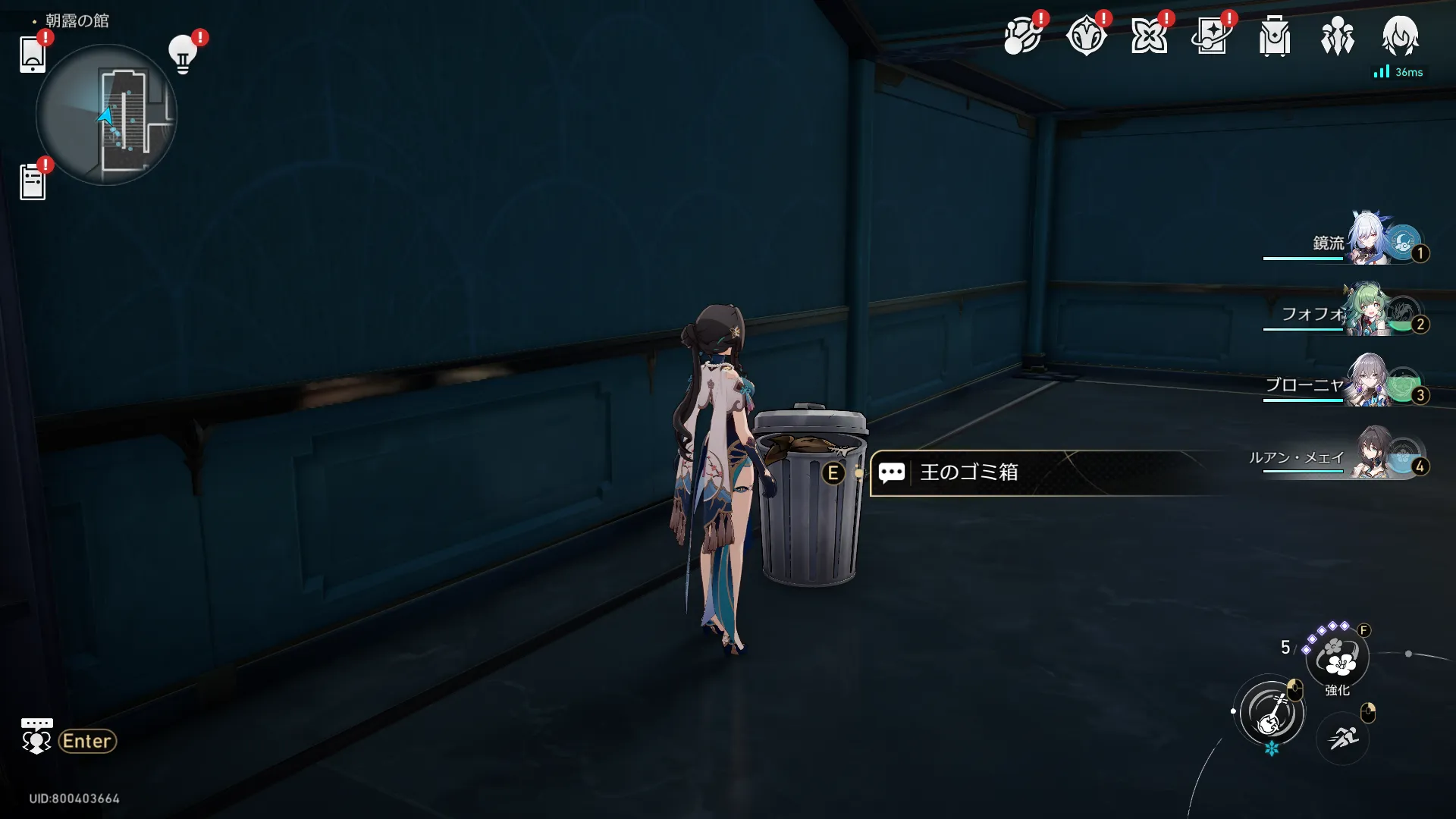Image resolution: width=1456 pixels, height=819 pixels.
Task: Open the round emblem badge icon
Action: (x=1086, y=36)
